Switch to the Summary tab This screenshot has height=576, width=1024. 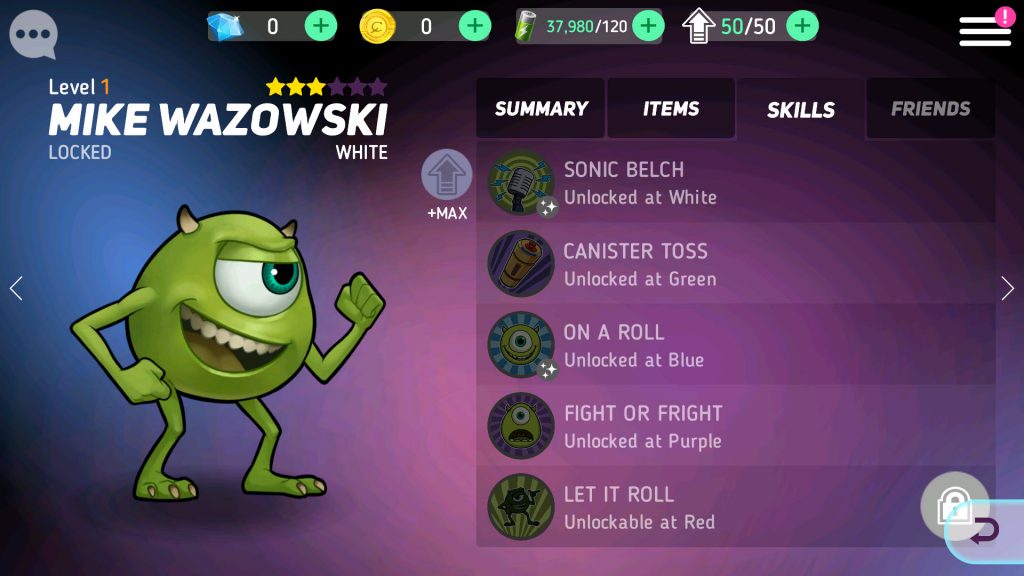[541, 109]
